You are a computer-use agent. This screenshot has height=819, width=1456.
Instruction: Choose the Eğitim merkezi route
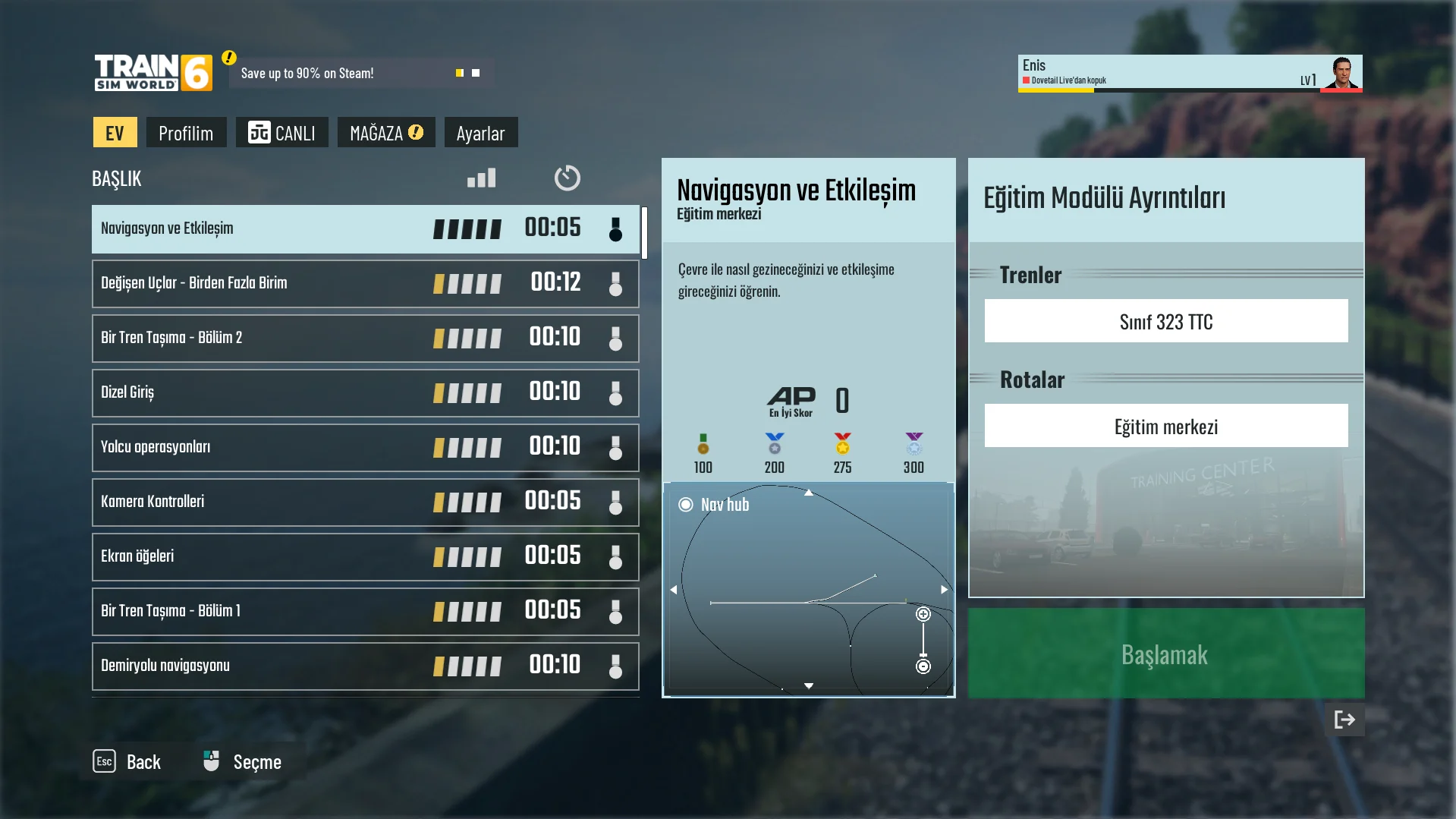(1165, 426)
